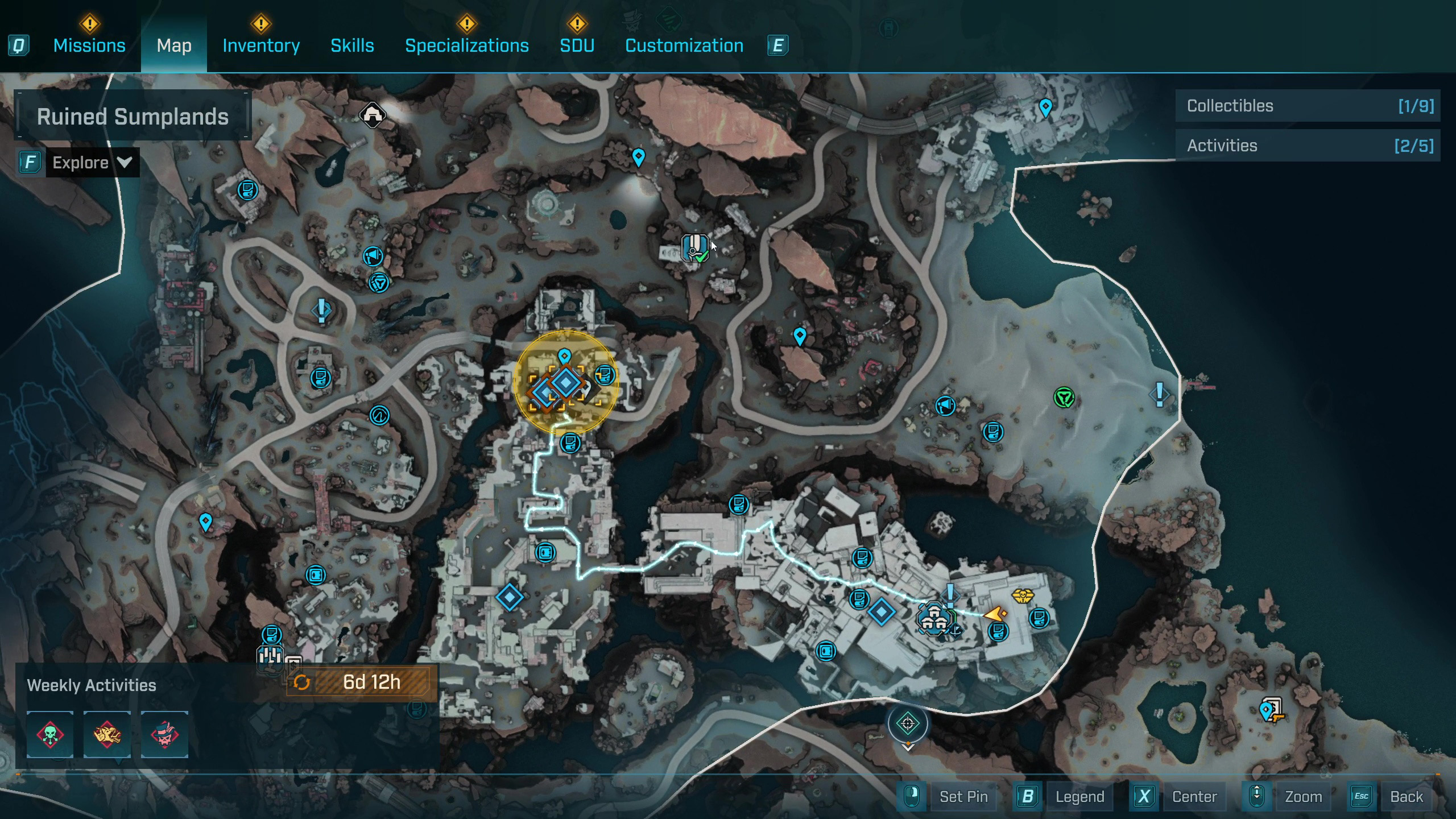Go to the Specializations tab
1456x819 pixels.
point(466,45)
